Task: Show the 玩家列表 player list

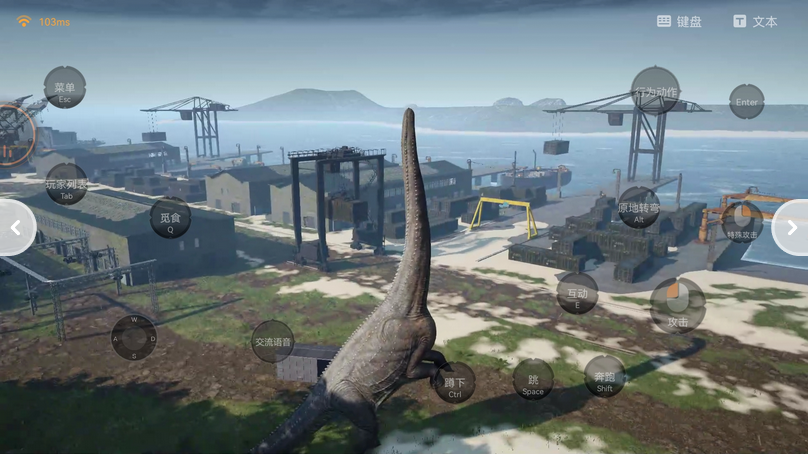Action: click(x=66, y=186)
